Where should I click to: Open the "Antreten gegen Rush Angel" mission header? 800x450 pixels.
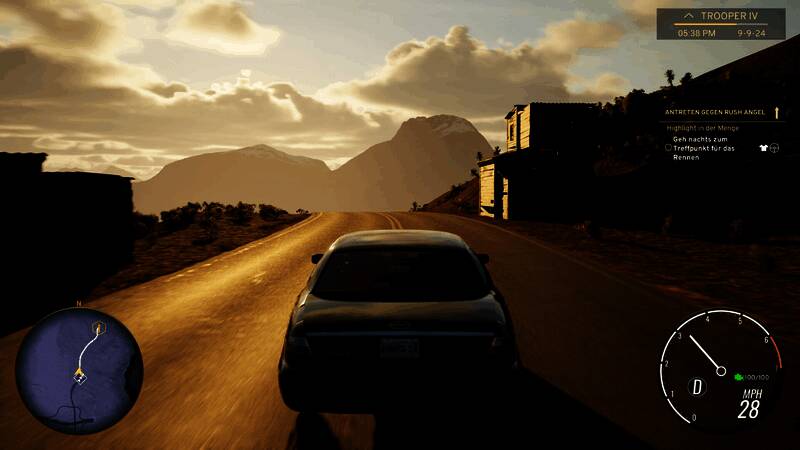[716, 114]
